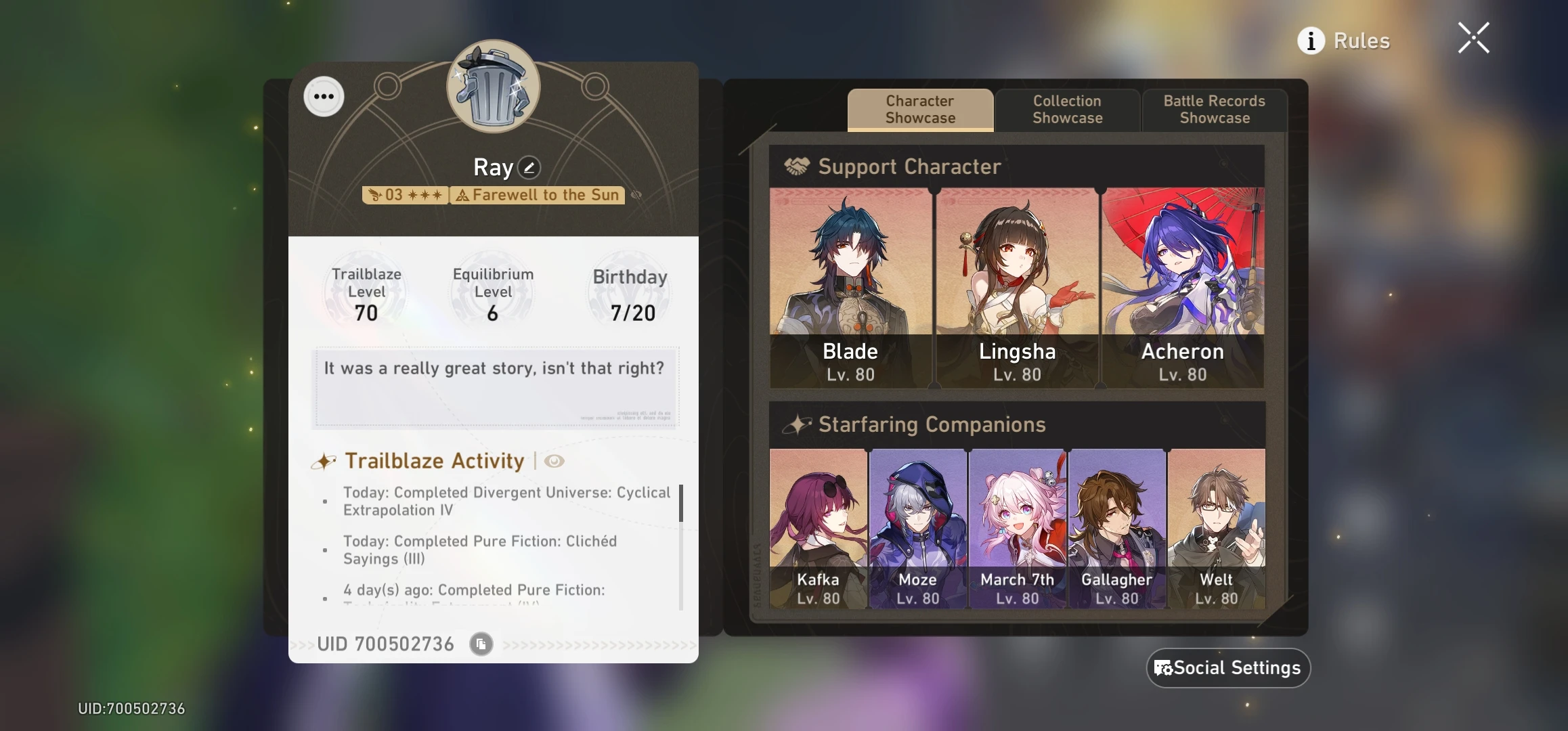Open the ellipsis more-options menu
The width and height of the screenshot is (1568, 731).
[x=324, y=96]
